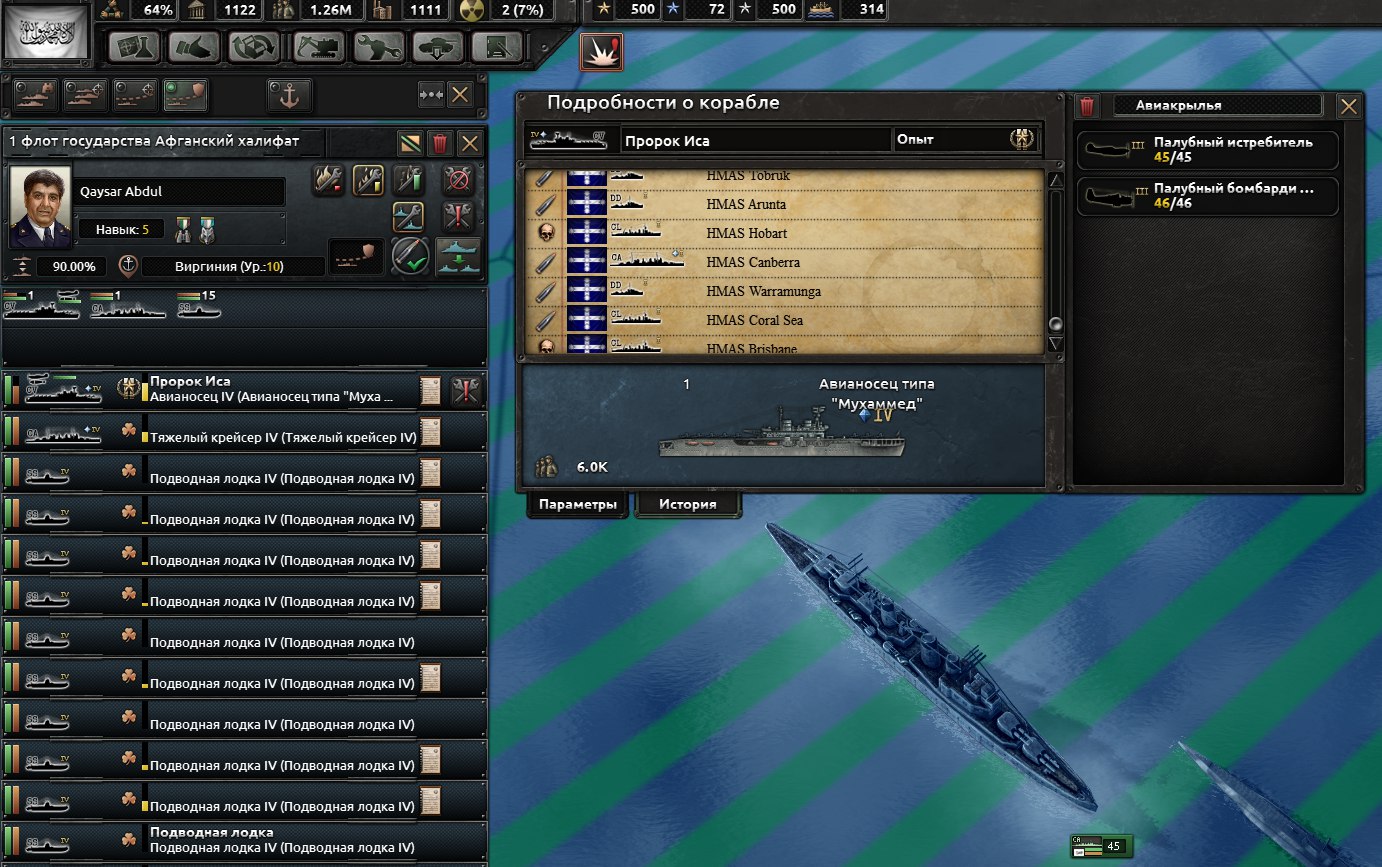This screenshot has width=1382, height=867.
Task: Delete air wing with Авиакрылья trash button
Action: click(x=1088, y=106)
